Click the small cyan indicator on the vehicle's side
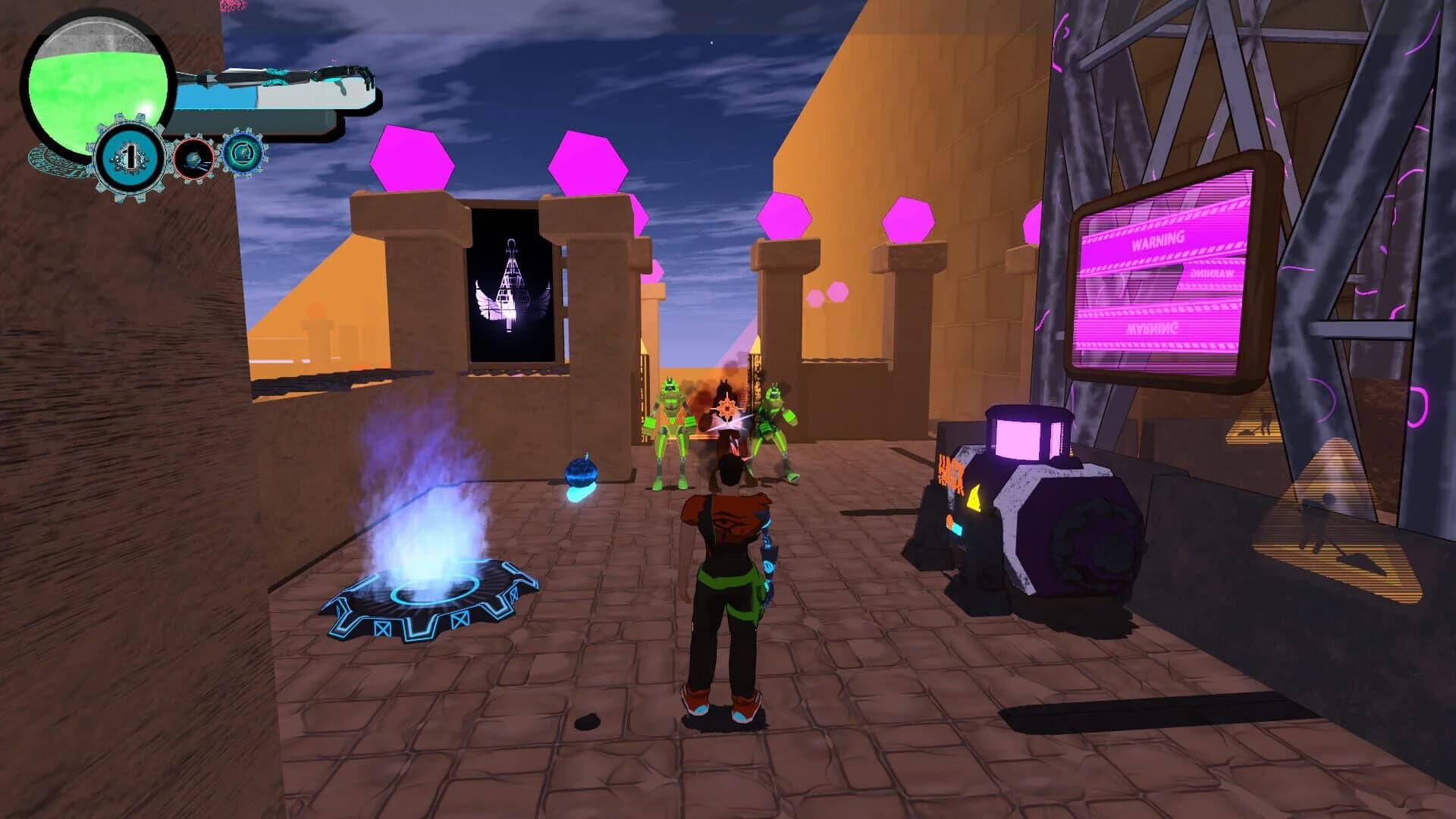This screenshot has height=819, width=1456. pyautogui.click(x=958, y=529)
